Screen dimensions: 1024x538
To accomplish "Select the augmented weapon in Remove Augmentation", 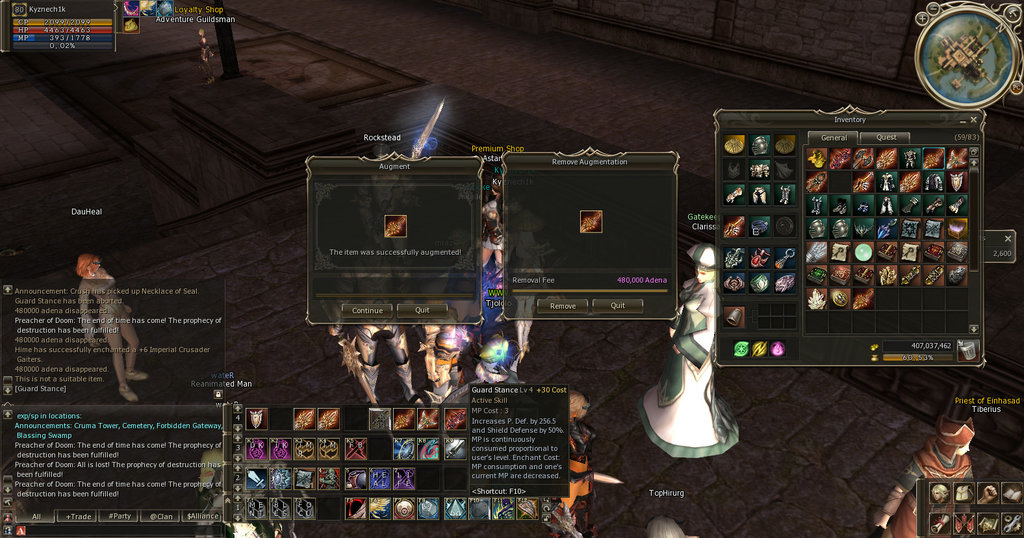I will (x=591, y=221).
